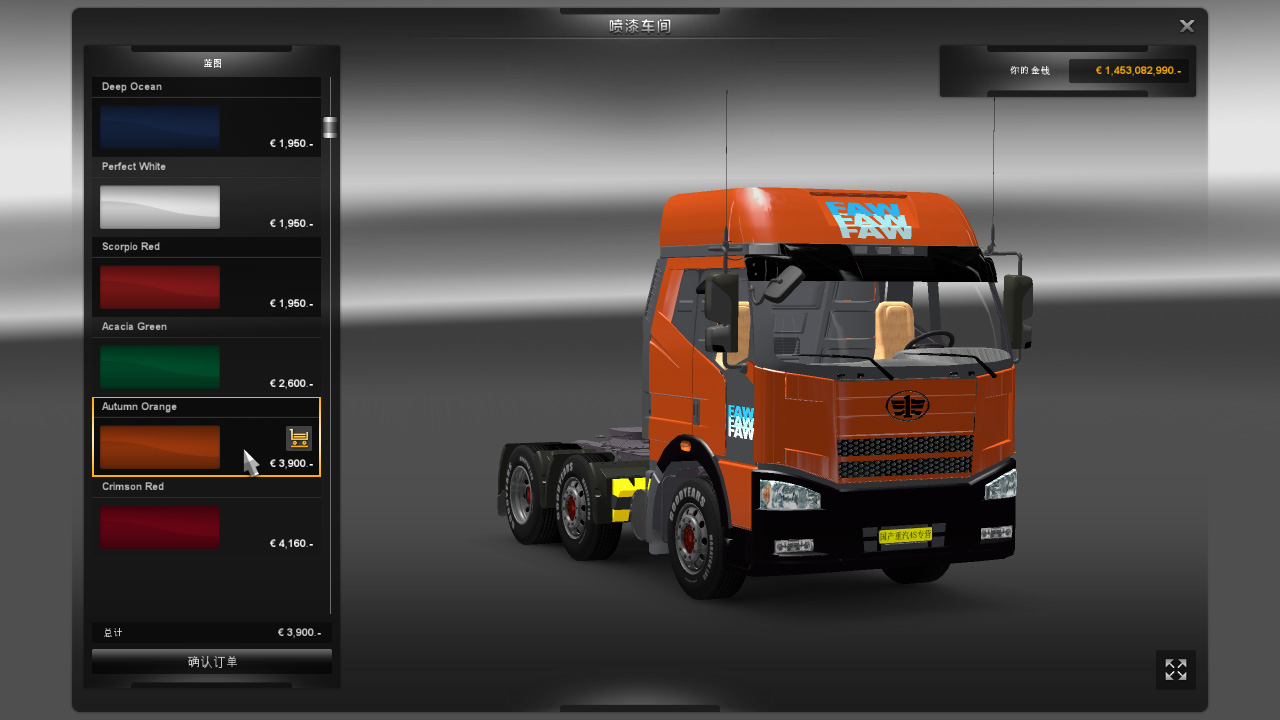Close the paint shop window

point(1187,26)
